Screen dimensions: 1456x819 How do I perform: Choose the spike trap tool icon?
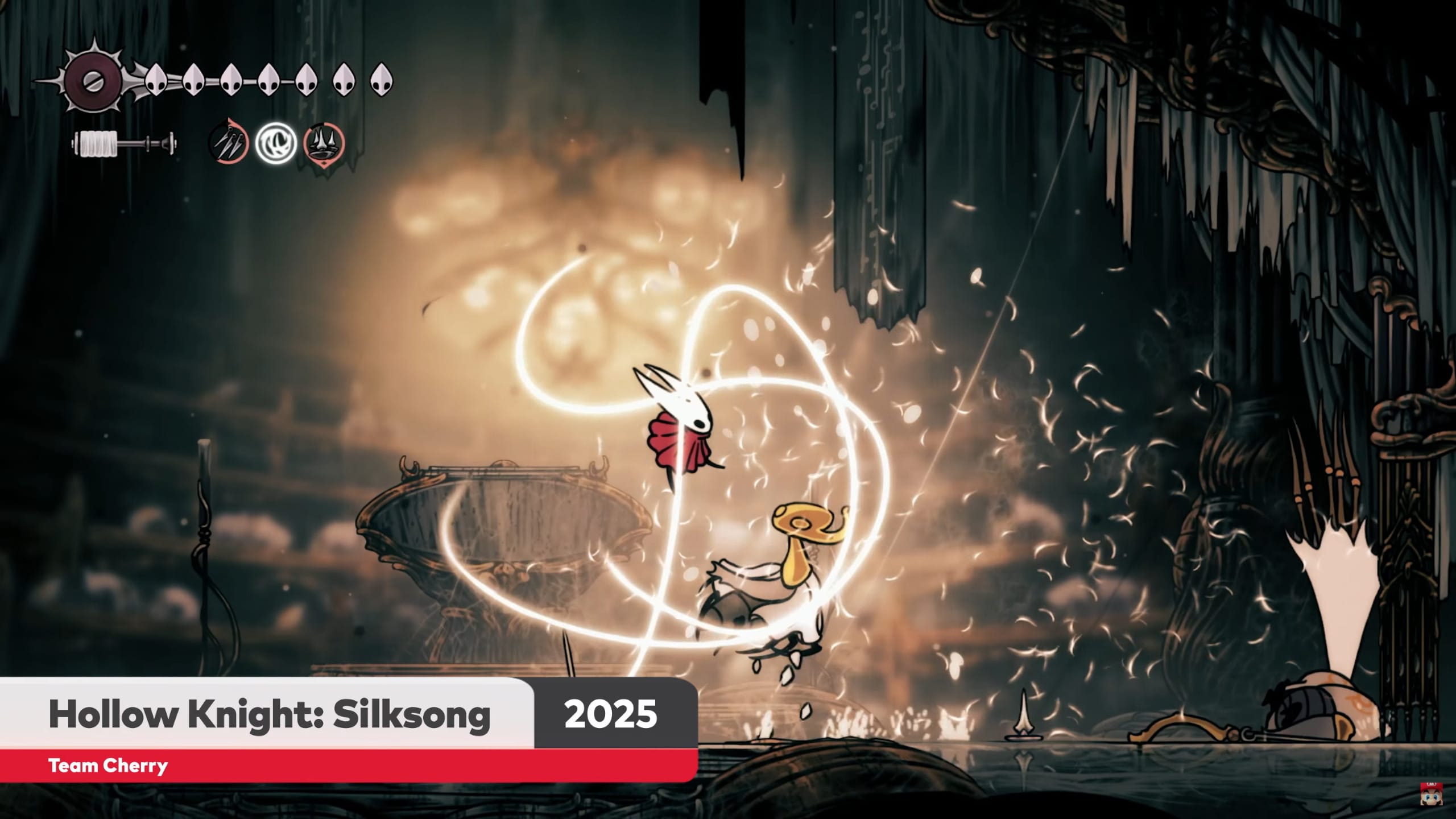click(324, 143)
